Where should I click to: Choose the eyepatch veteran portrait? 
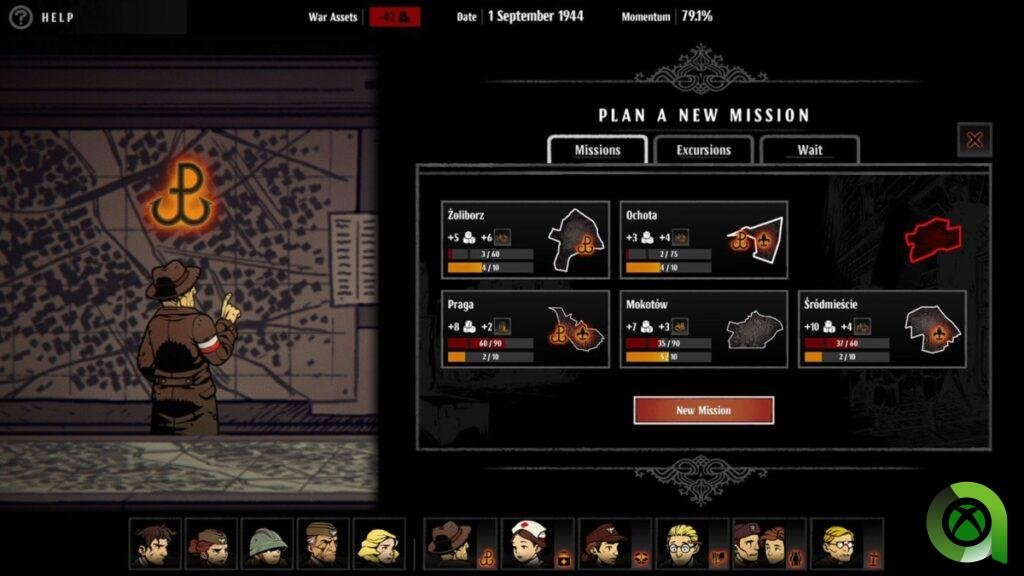323,543
